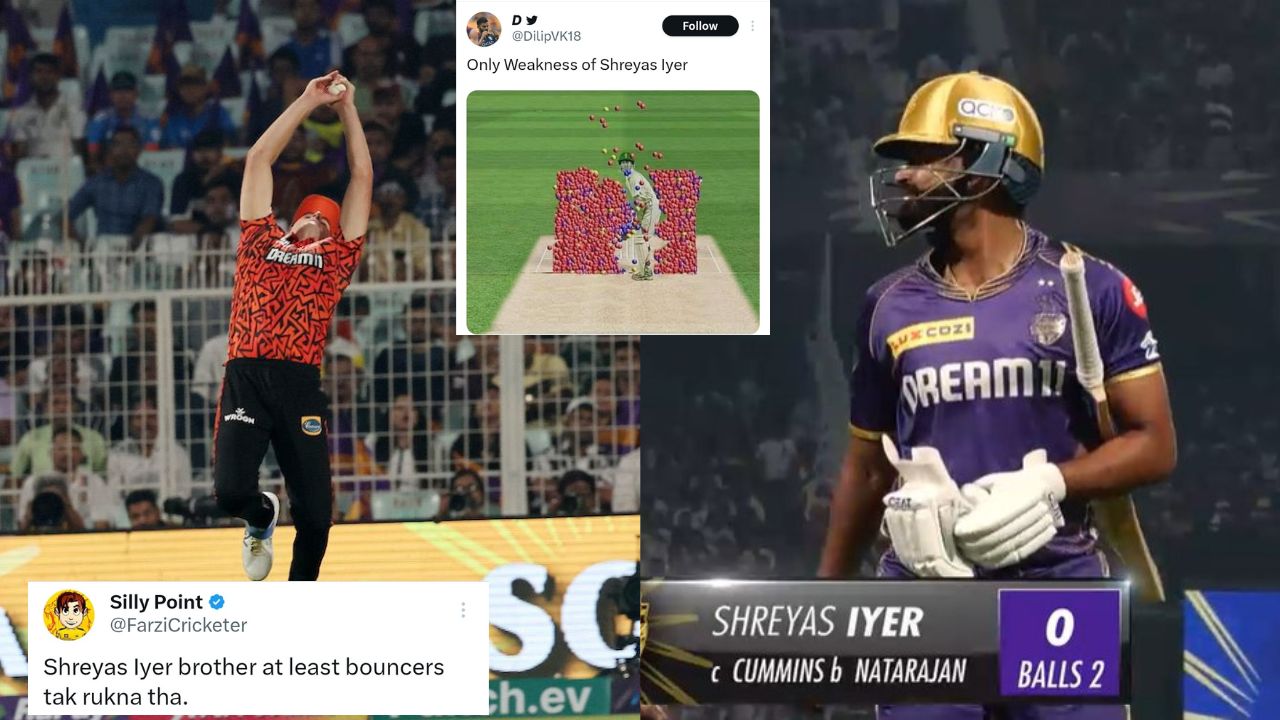Open the three-dot menu on @DilipVK18's tweet
This screenshot has width=1280, height=720.
753,25
